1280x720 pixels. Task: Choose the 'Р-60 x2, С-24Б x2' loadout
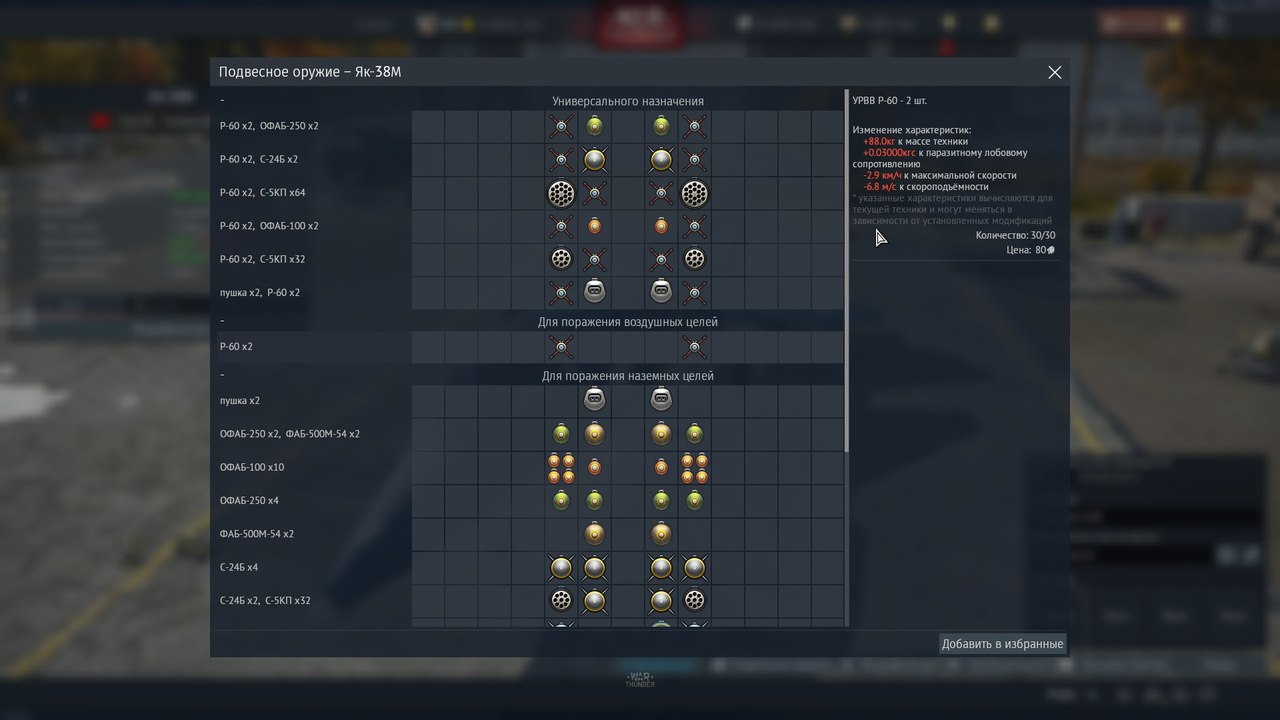259,159
